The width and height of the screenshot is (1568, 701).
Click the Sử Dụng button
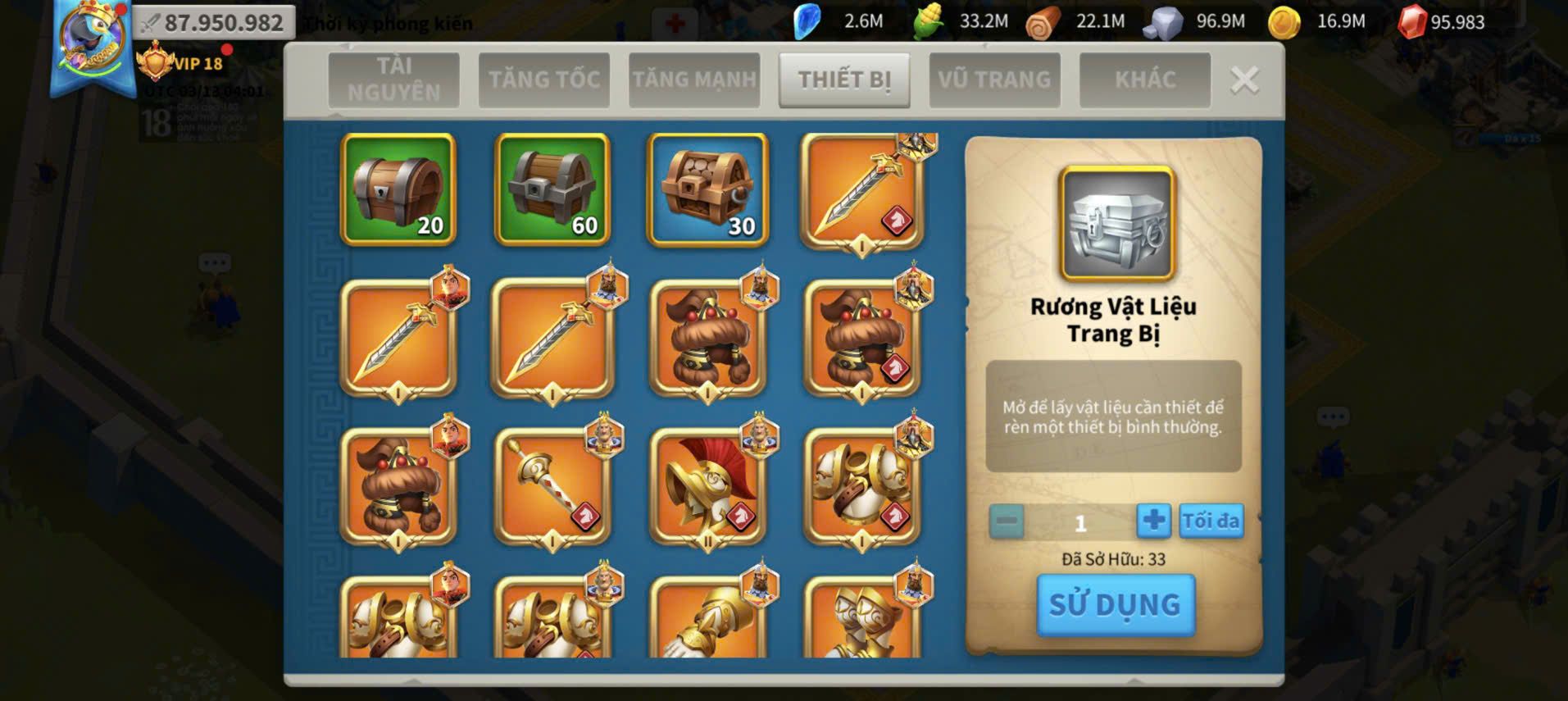coord(1115,605)
